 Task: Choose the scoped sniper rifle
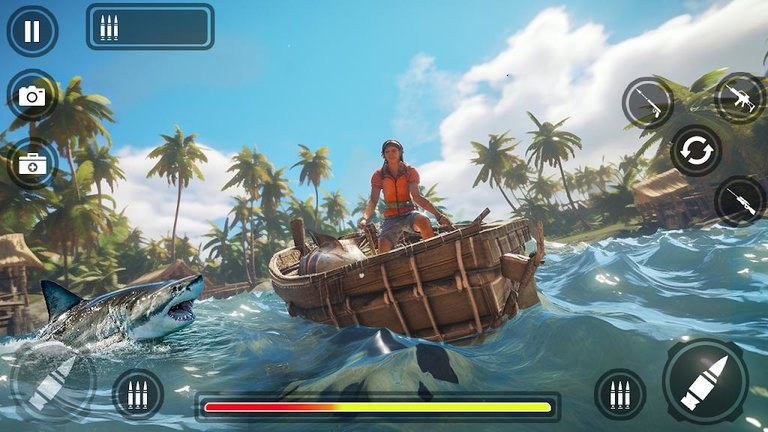click(x=740, y=201)
